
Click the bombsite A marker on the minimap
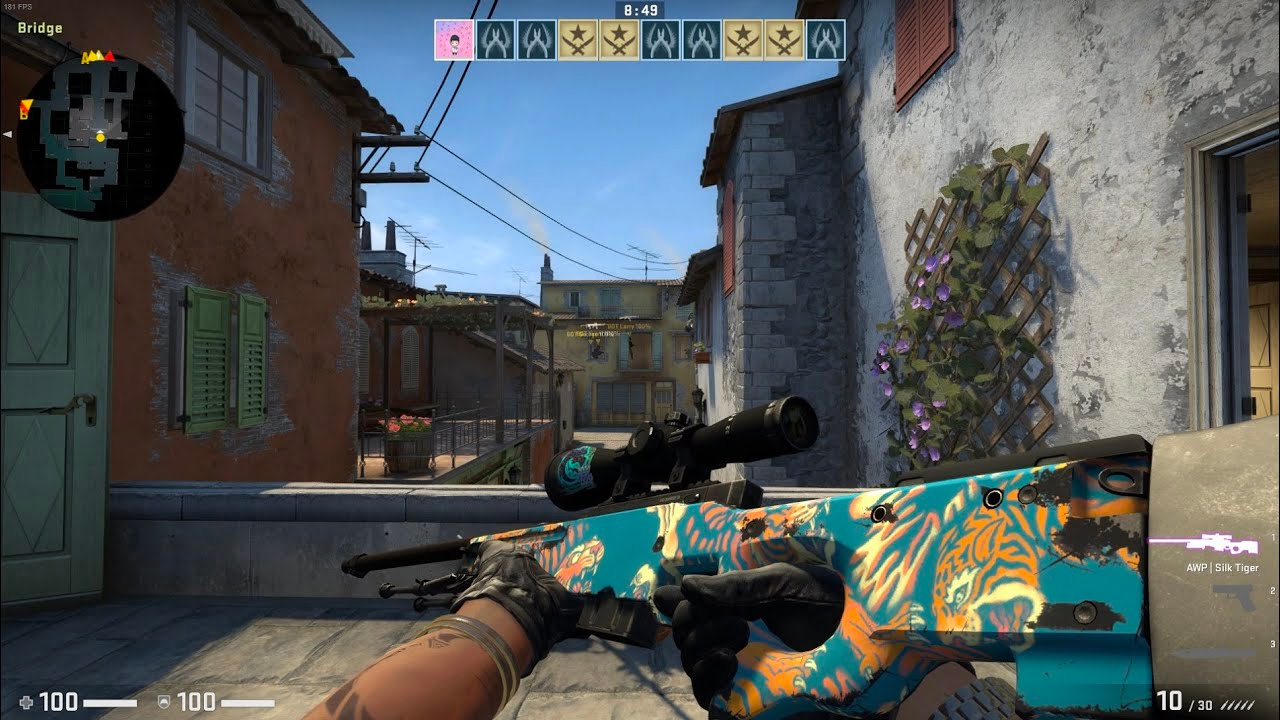[88, 58]
